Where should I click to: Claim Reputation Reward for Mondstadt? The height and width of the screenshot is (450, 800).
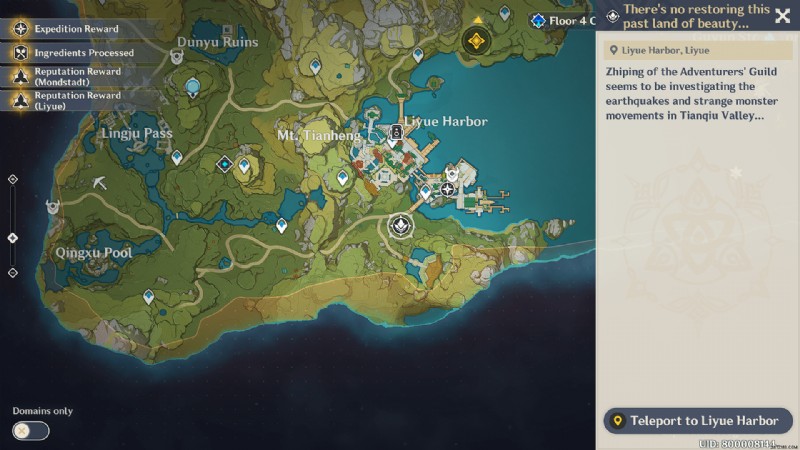pyautogui.click(x=77, y=76)
